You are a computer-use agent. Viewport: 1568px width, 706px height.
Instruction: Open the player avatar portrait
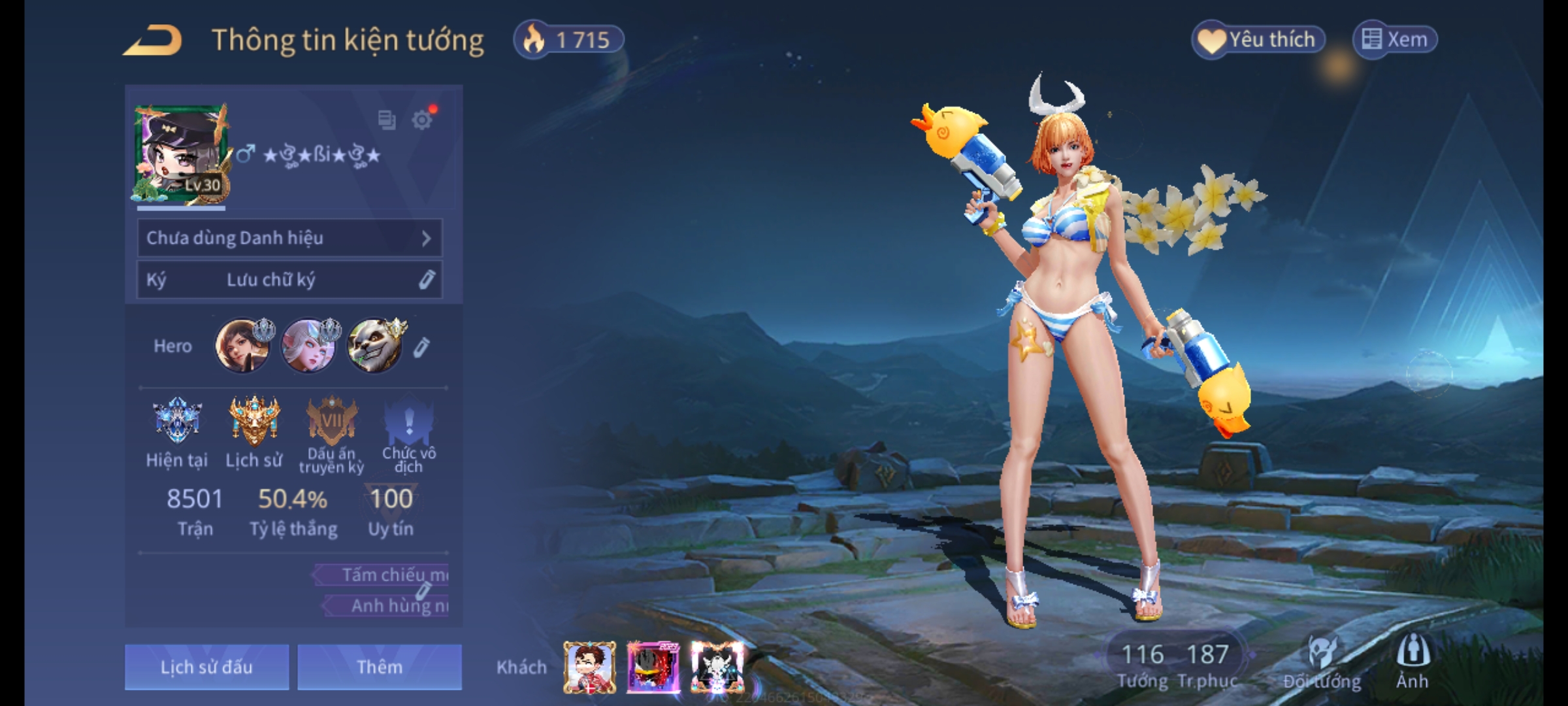point(182,154)
